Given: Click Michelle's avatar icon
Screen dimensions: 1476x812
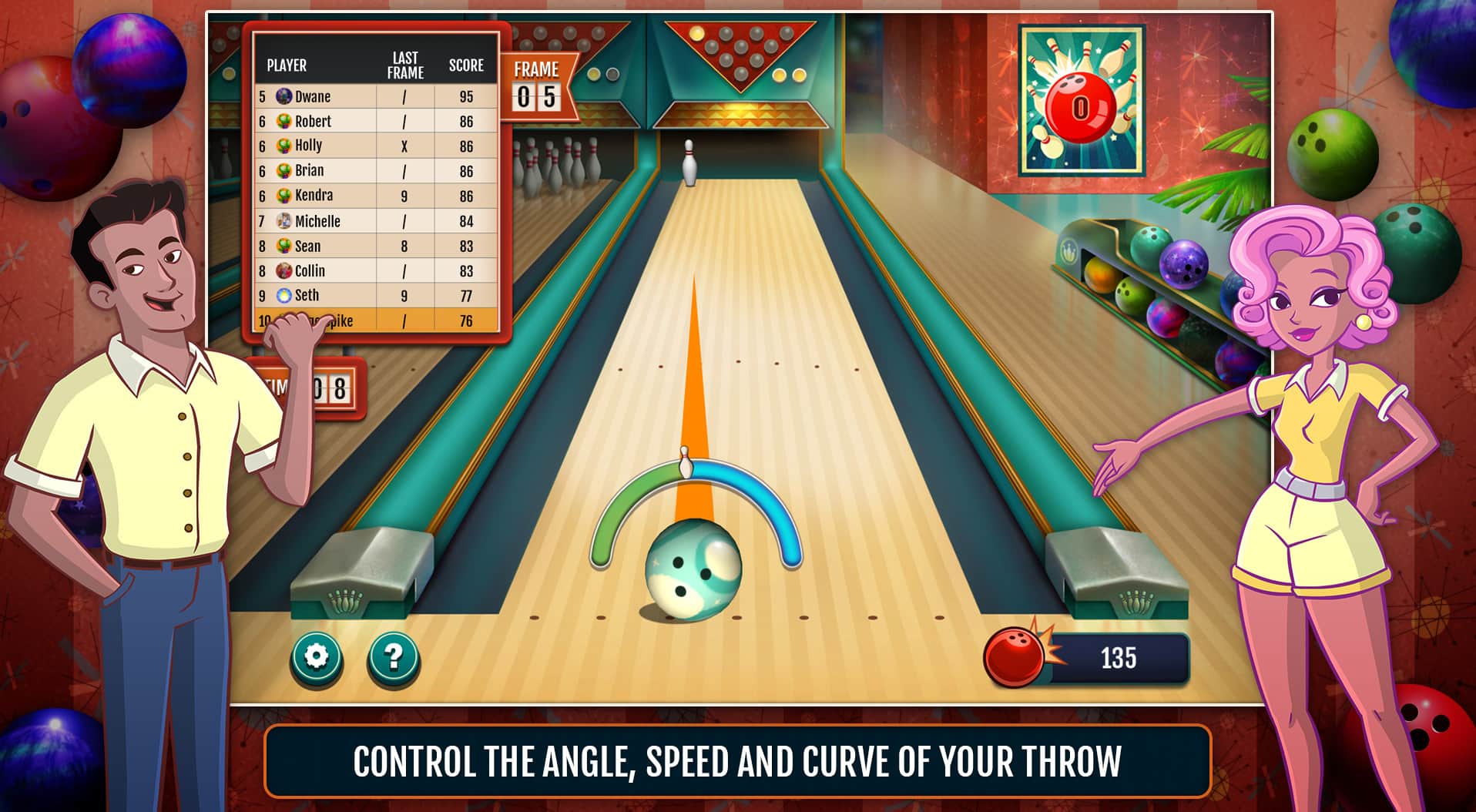Looking at the screenshot, I should click(282, 221).
